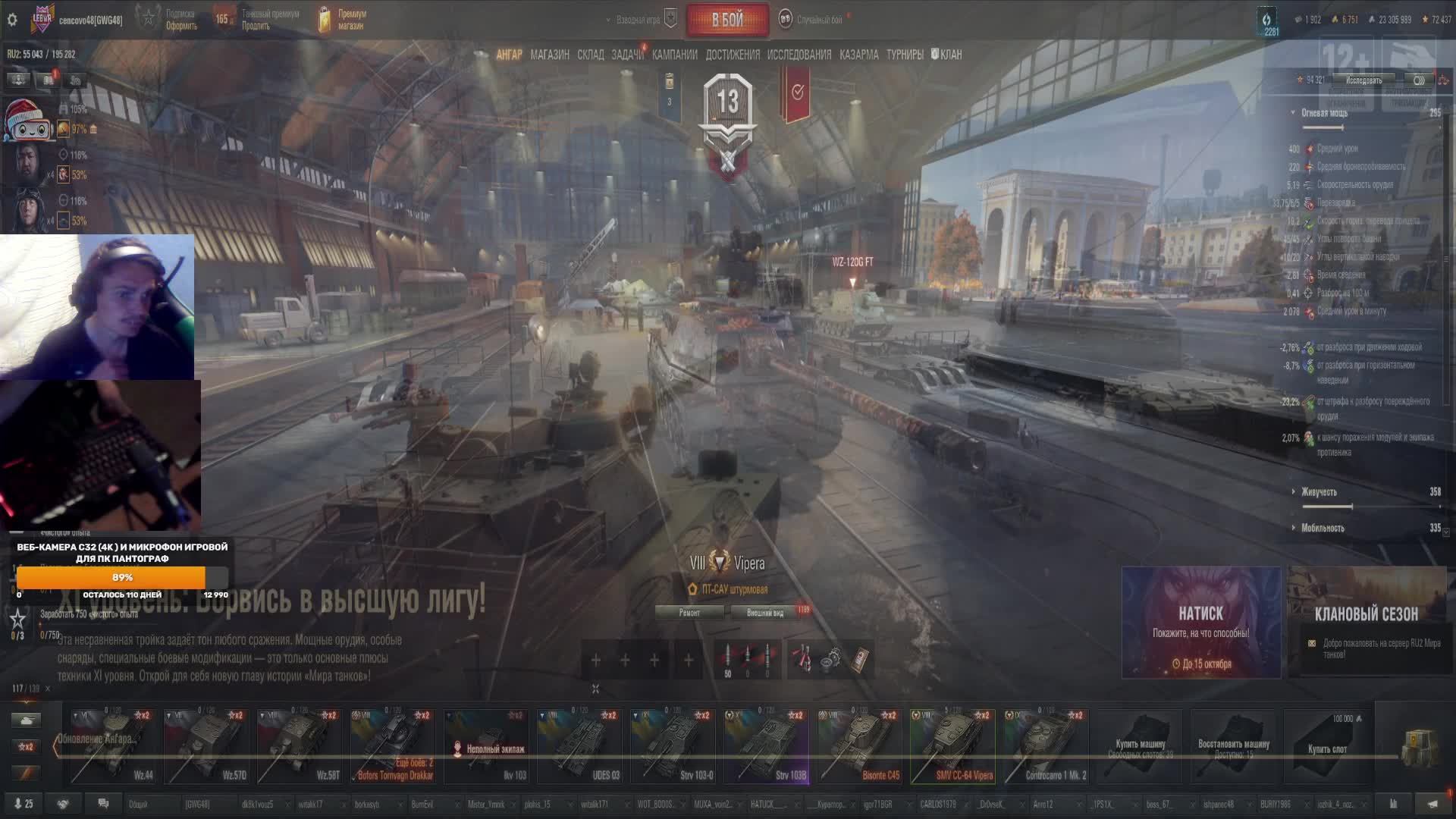Switch to the КАЗАРМА tab
1456x819 pixels.
coord(859,55)
